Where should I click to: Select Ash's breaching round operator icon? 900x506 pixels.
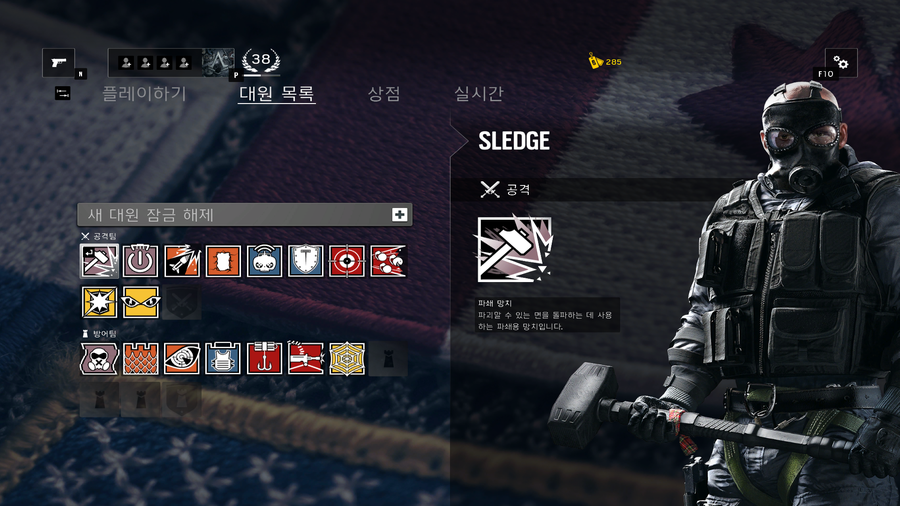(182, 261)
